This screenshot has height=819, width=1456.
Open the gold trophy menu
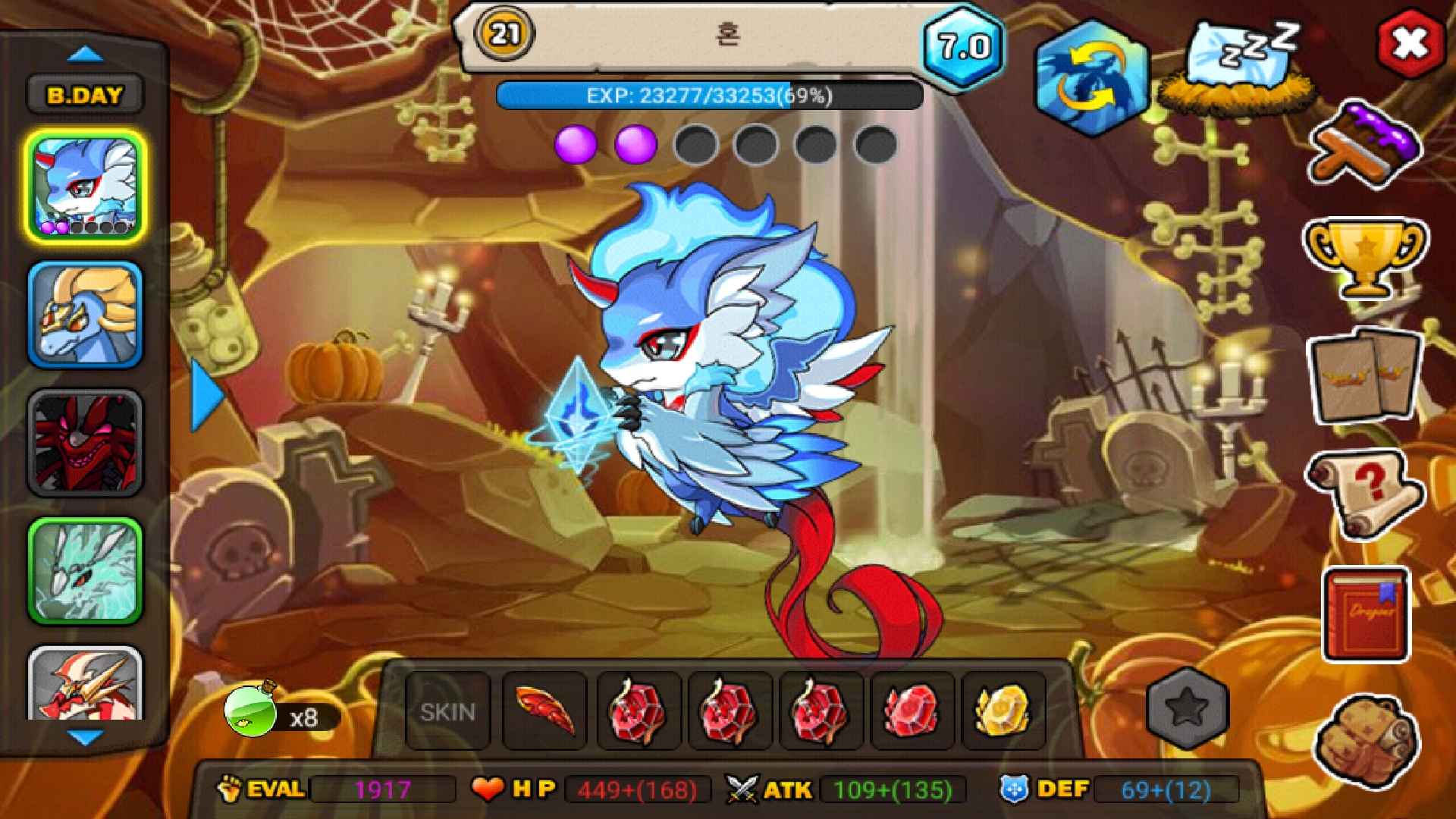(1365, 258)
